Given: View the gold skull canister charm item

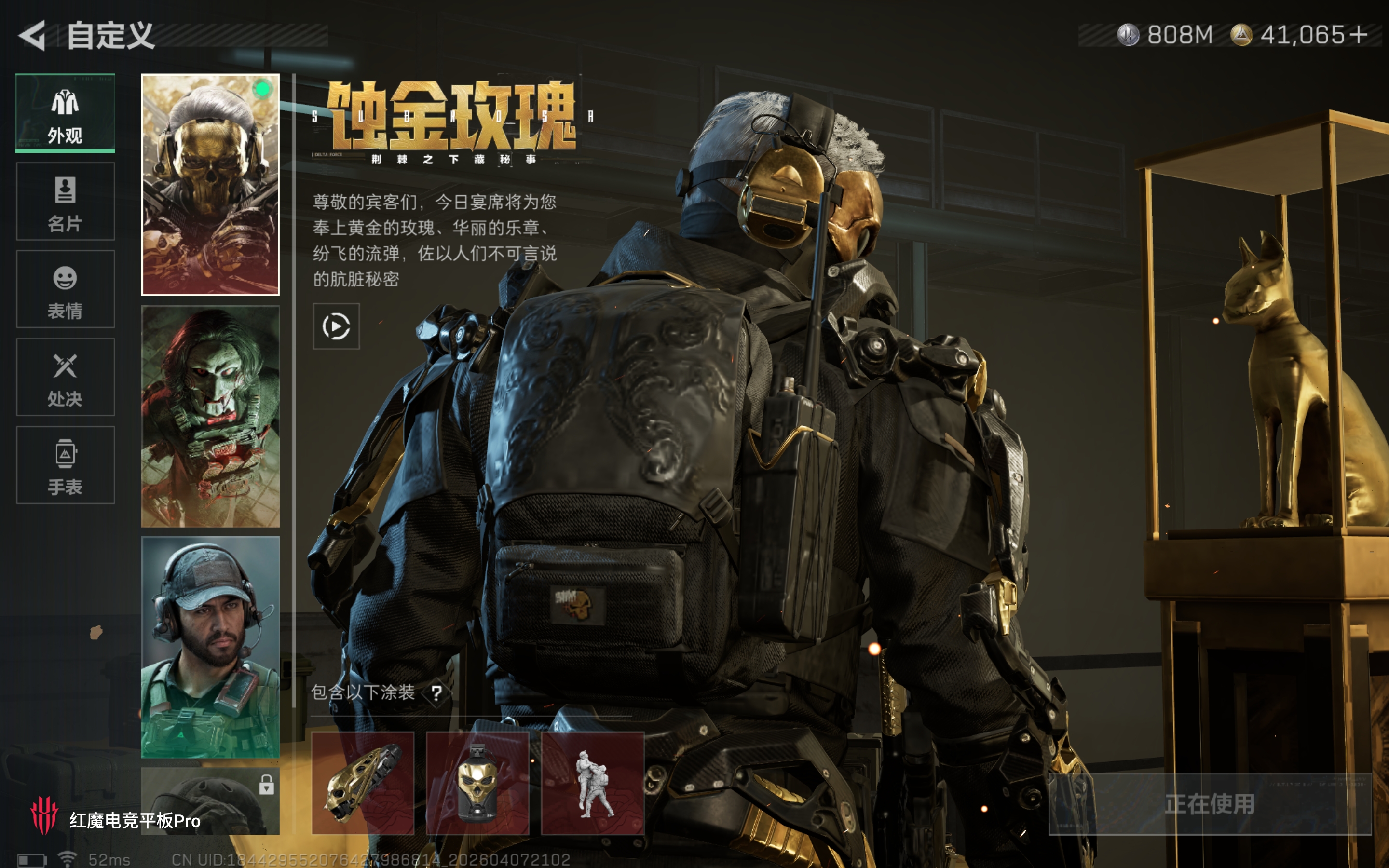Looking at the screenshot, I should click(x=477, y=783).
